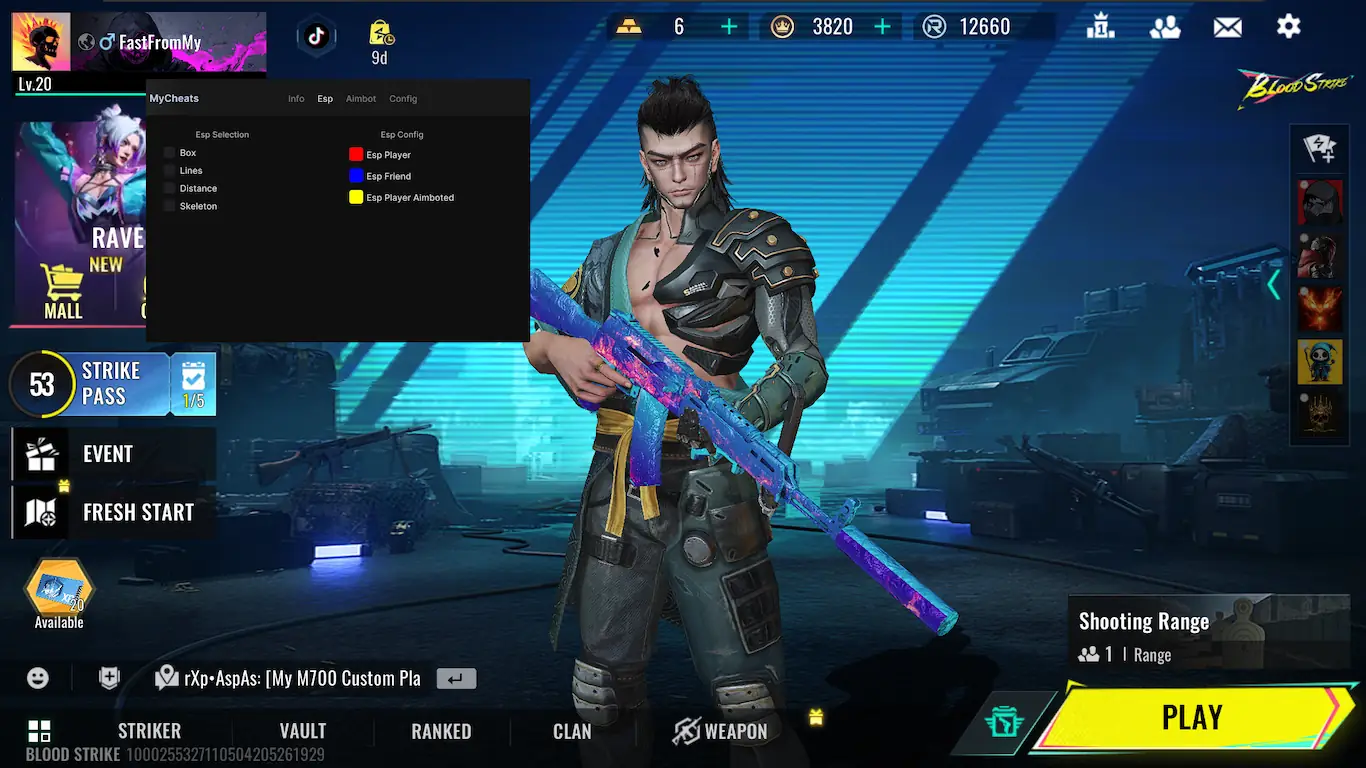1366x768 pixels.
Task: Open the settings gear
Action: pos(1288,27)
